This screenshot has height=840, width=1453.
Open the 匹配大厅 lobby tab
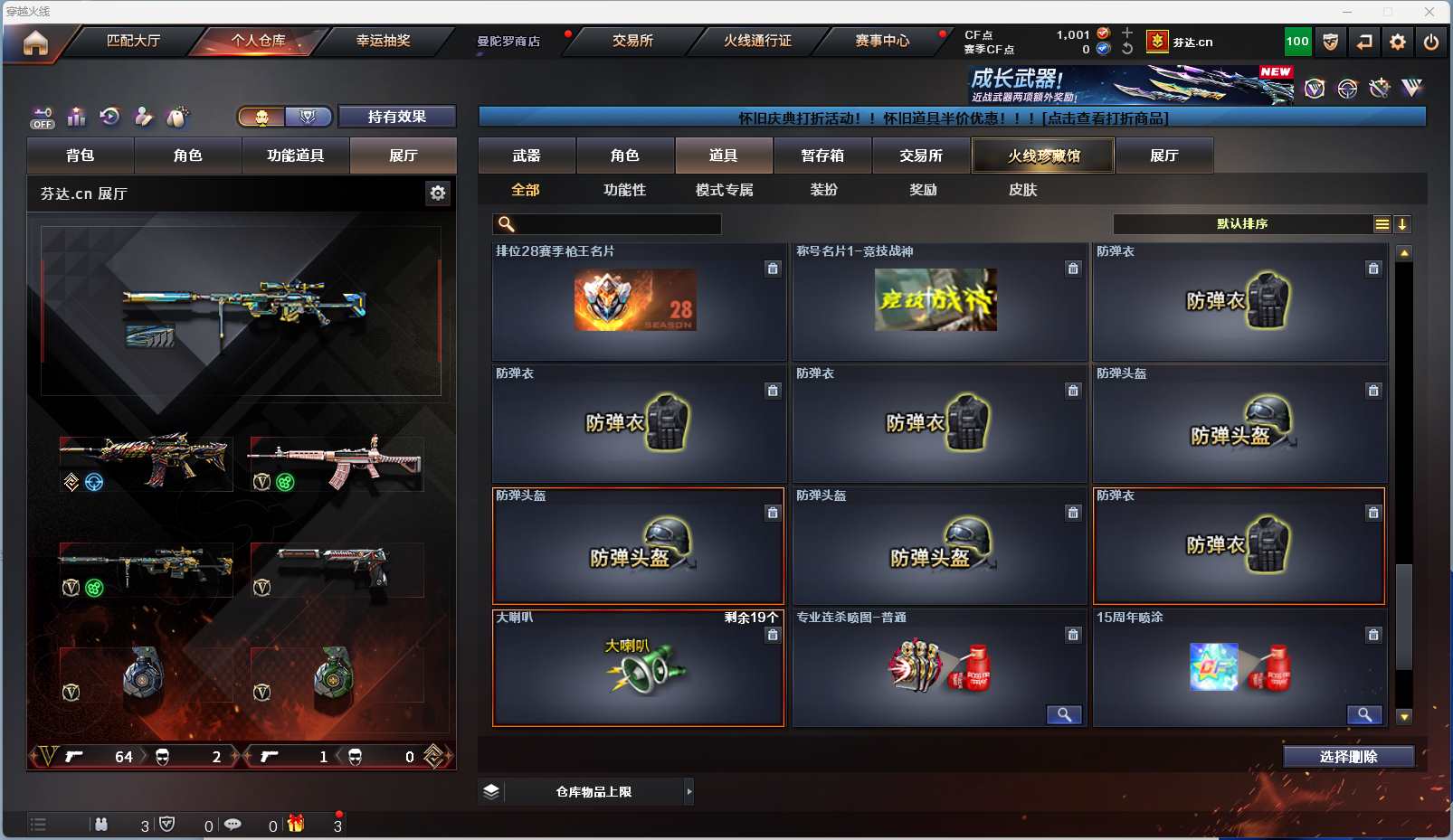click(133, 41)
